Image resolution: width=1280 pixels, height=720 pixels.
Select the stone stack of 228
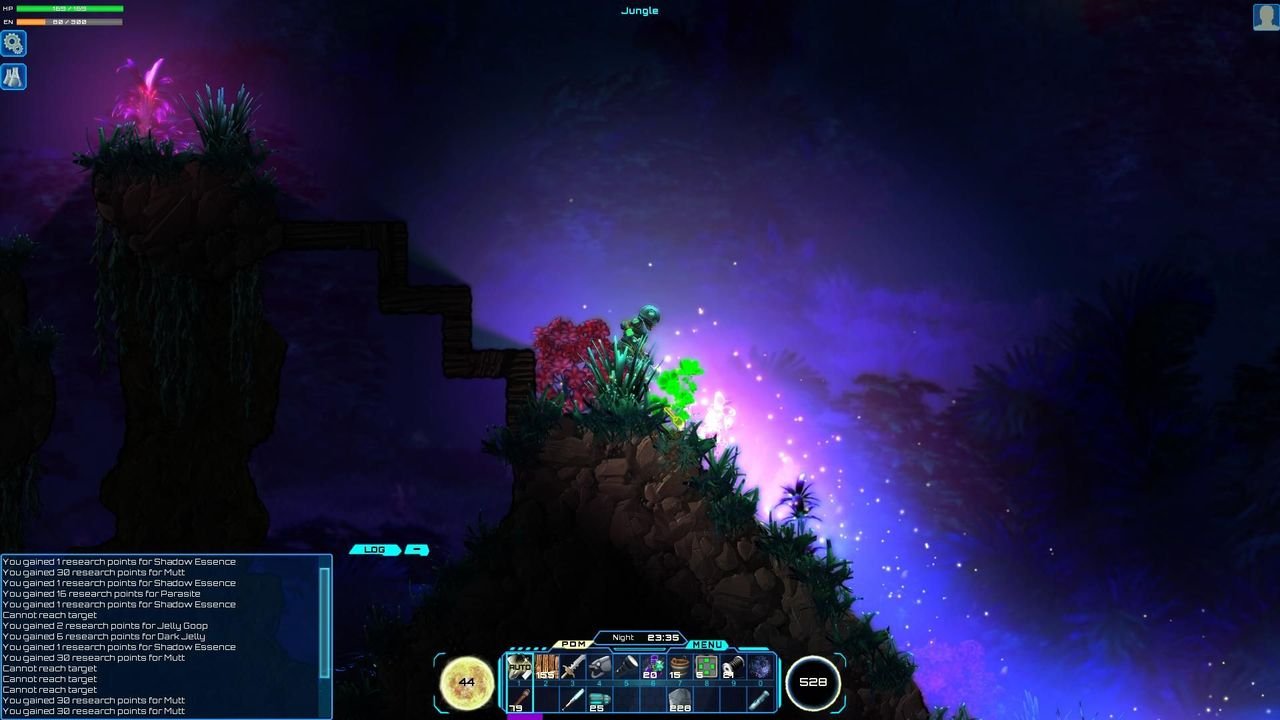coord(680,699)
